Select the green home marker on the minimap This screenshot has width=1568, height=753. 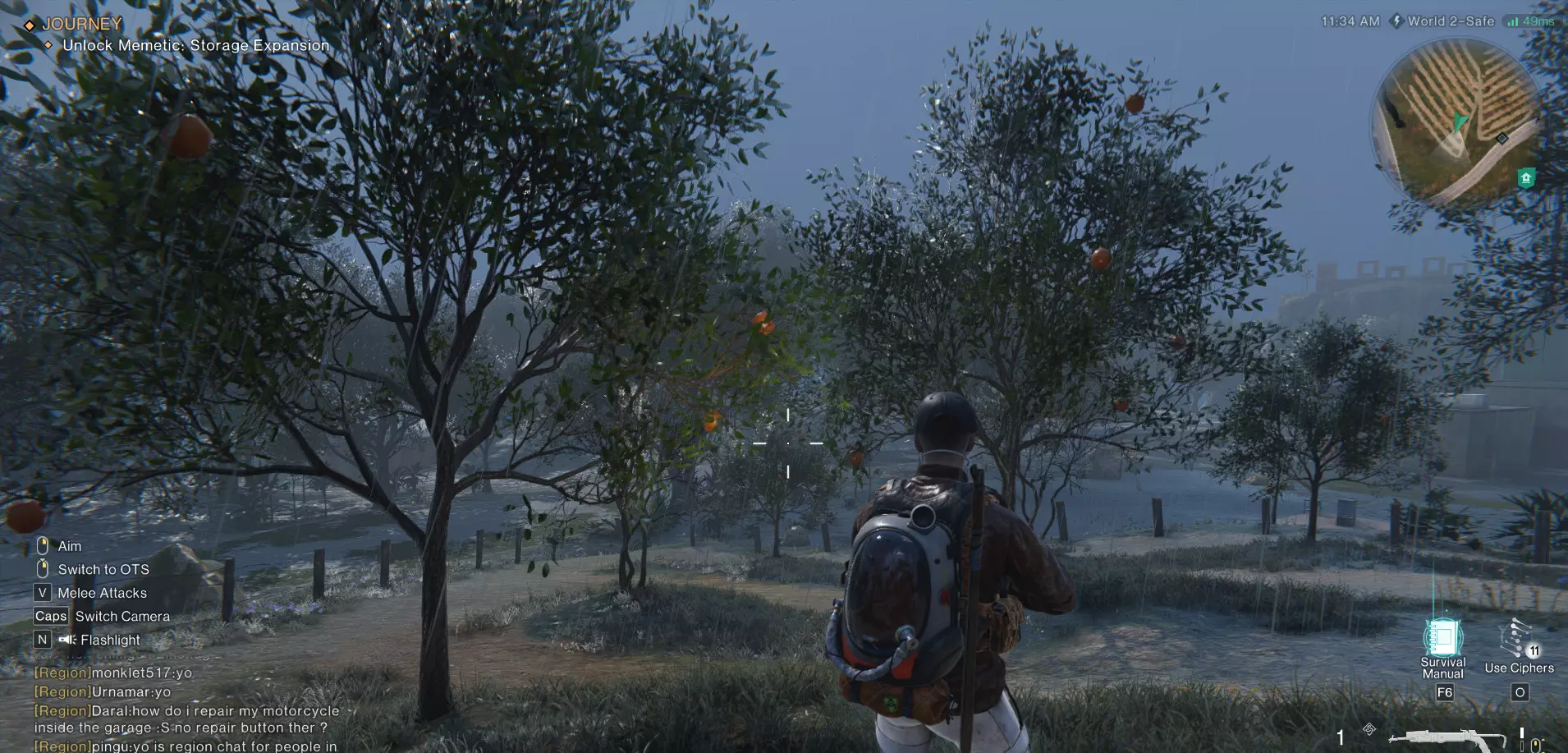(1526, 177)
